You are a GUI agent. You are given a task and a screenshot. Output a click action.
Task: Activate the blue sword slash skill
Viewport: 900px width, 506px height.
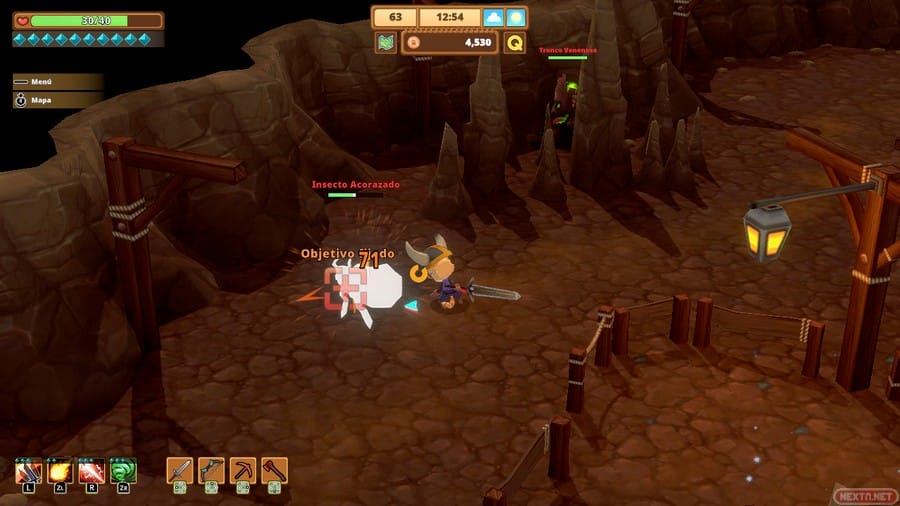tap(28, 470)
